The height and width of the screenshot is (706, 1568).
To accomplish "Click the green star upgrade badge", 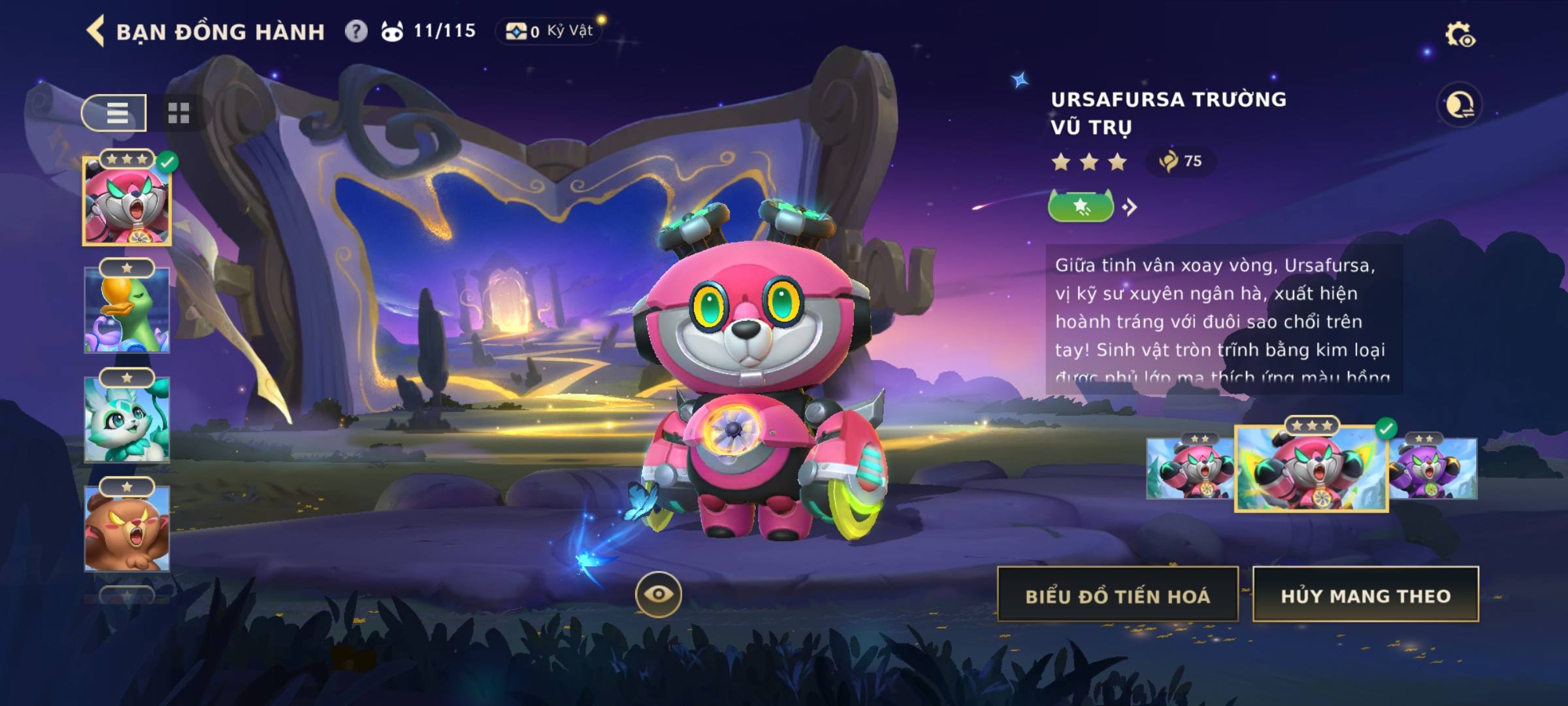I will [x=1081, y=207].
